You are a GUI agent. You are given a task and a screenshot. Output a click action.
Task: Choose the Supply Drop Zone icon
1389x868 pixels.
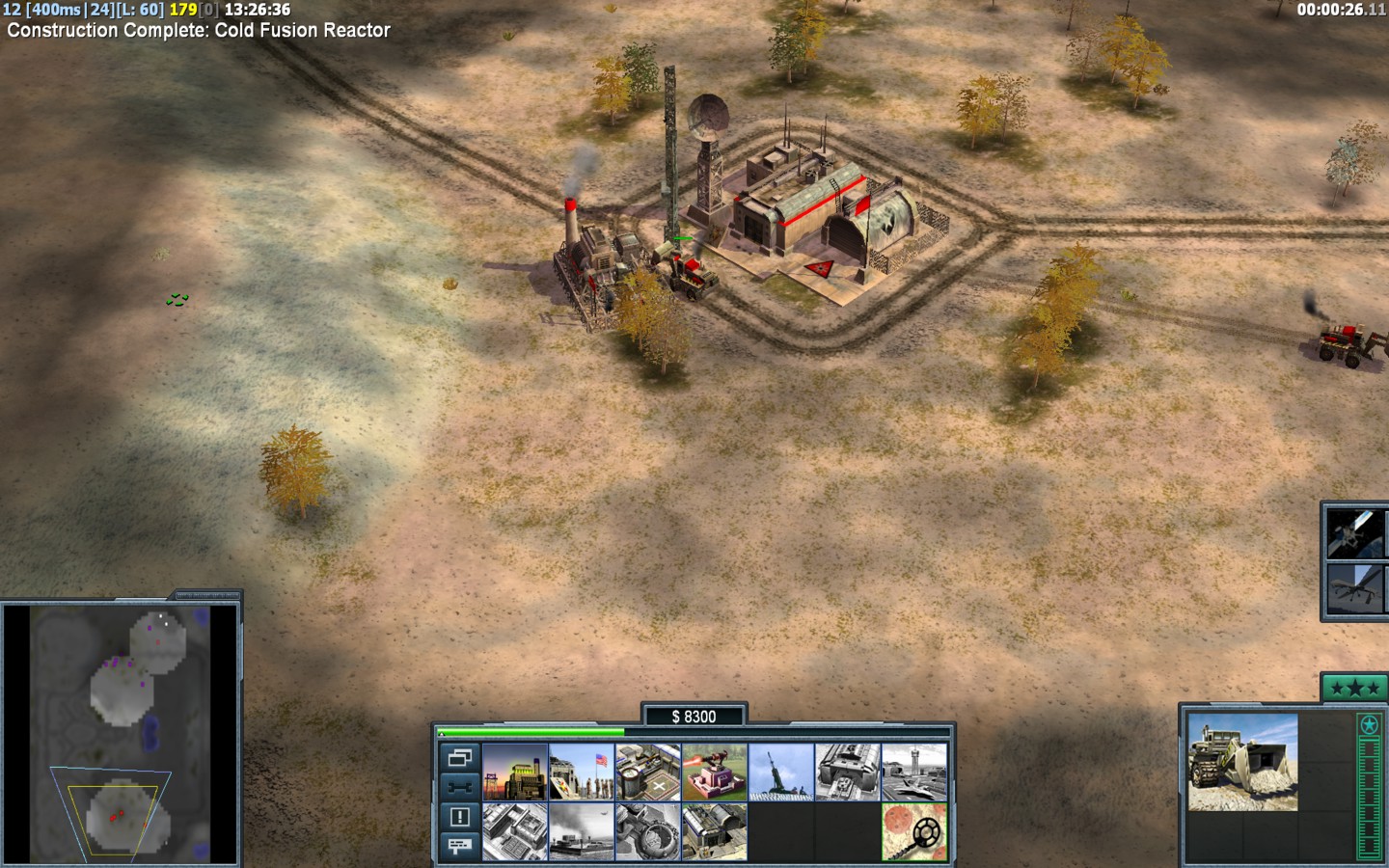coord(582,831)
